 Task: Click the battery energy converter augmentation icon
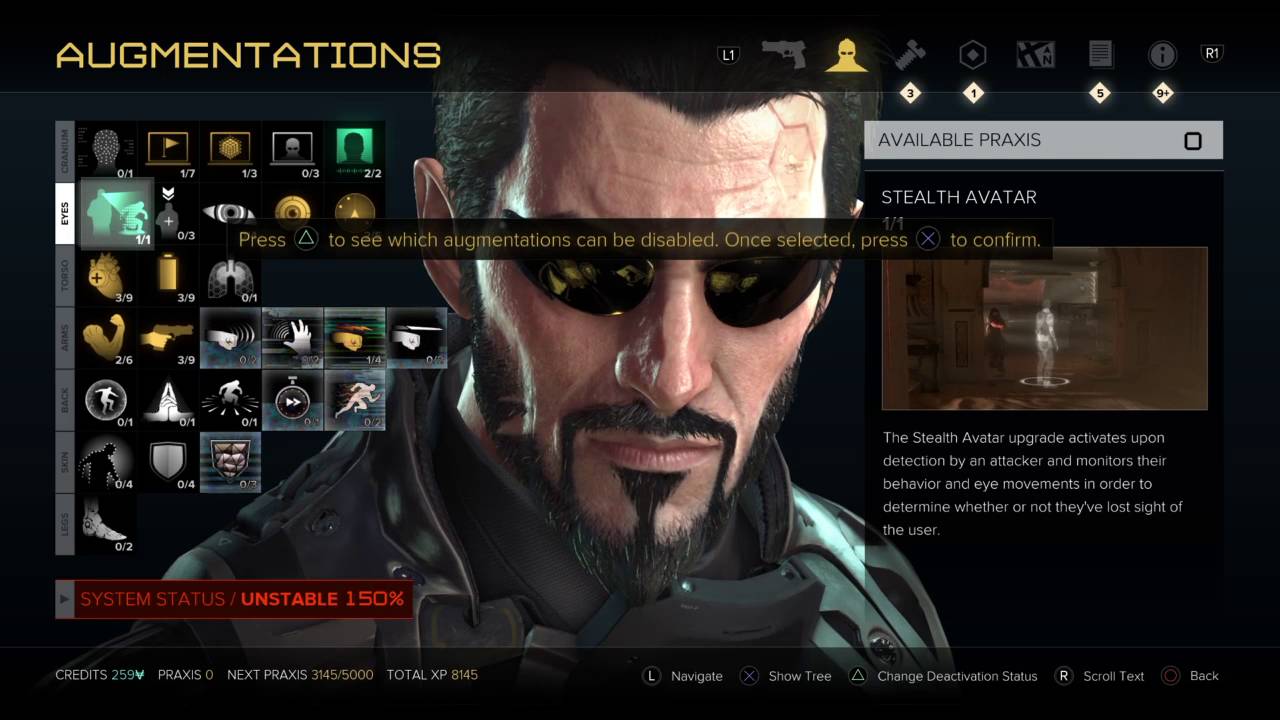pyautogui.click(x=168, y=275)
